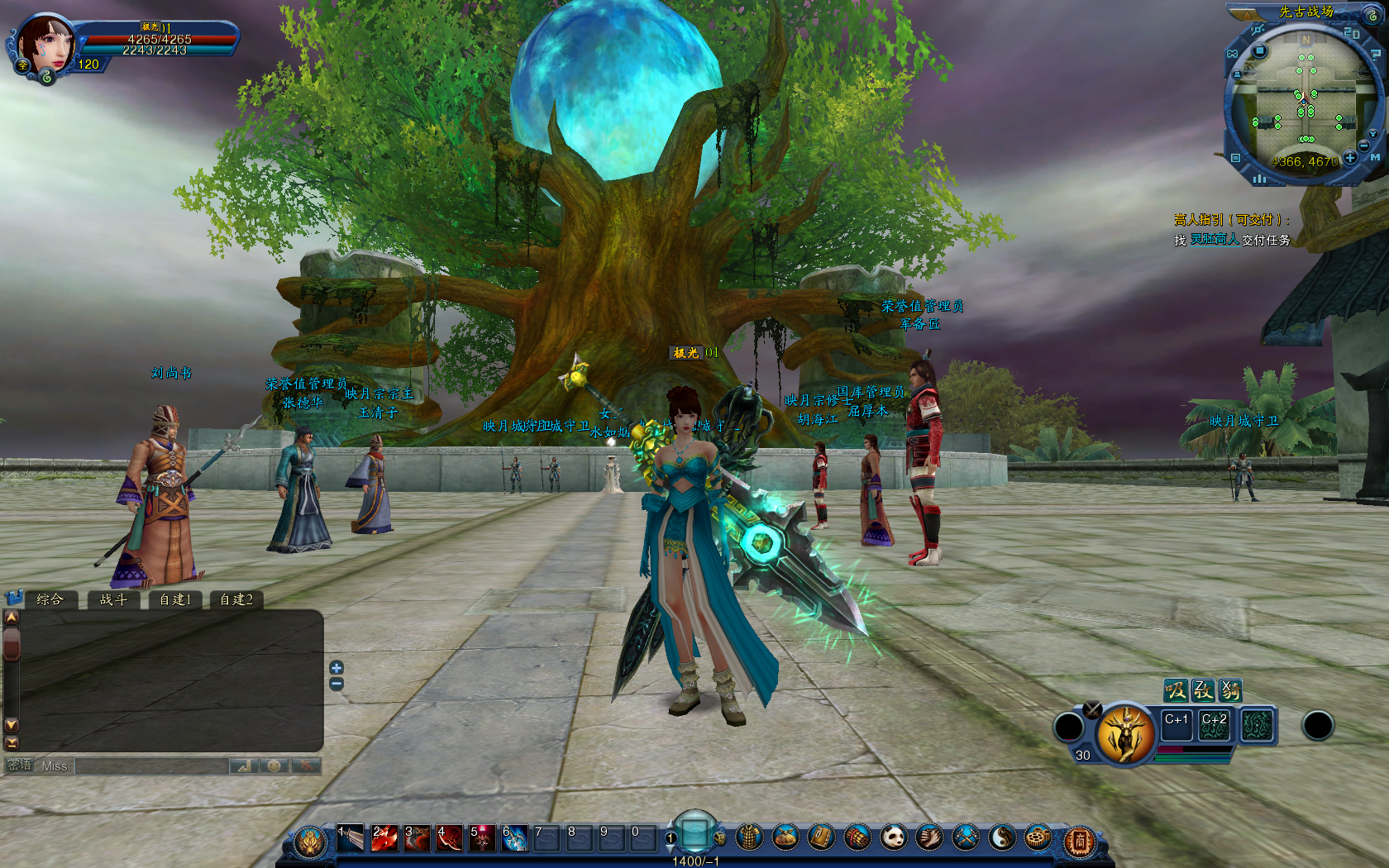The width and height of the screenshot is (1389, 868).
Task: Switch to the 战斗 chat tab
Action: pos(113,599)
